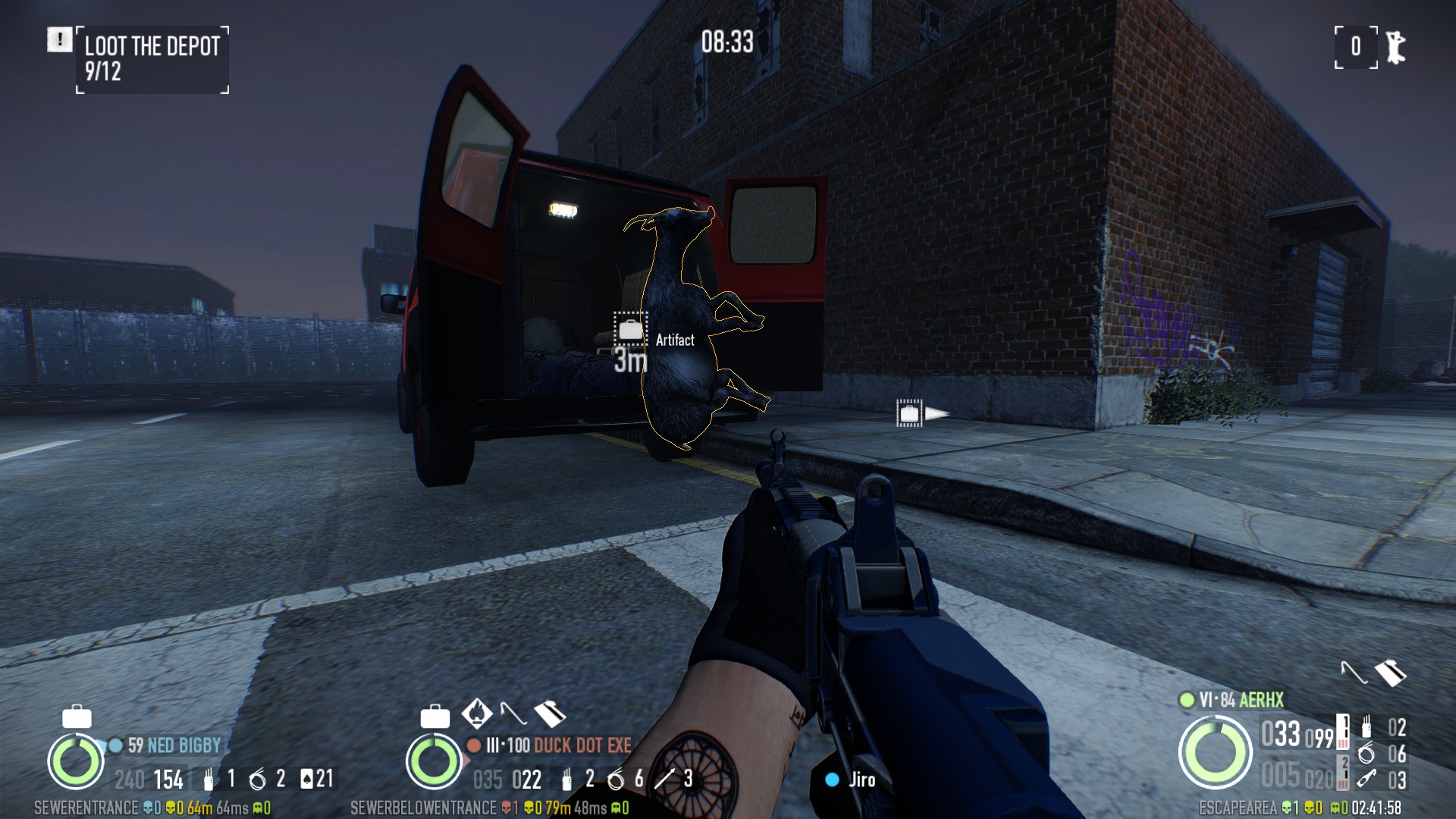
Task: Click the keycard icon above Duck Dot Exe
Action: click(550, 714)
